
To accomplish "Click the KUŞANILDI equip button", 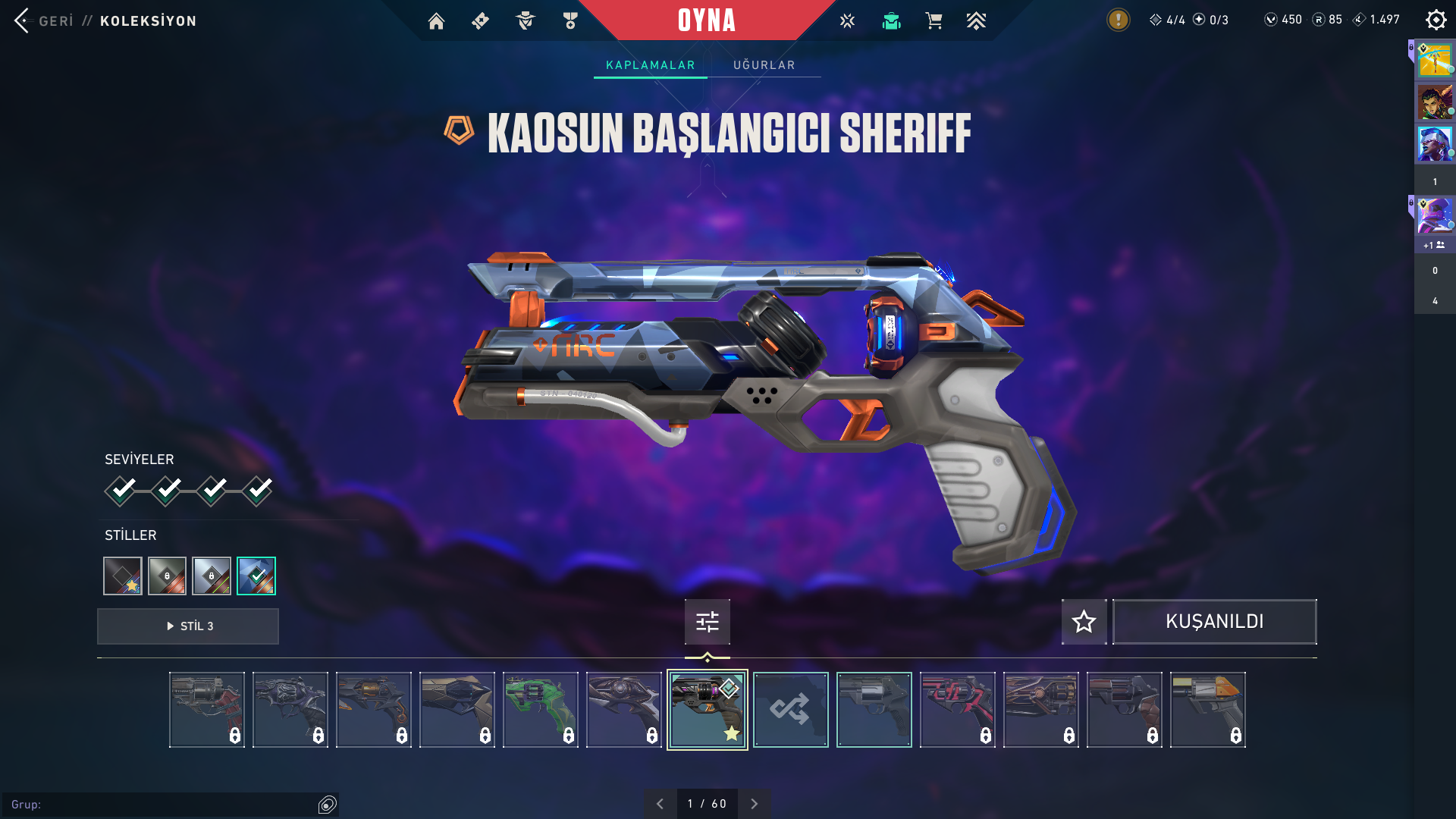I will pyautogui.click(x=1214, y=622).
